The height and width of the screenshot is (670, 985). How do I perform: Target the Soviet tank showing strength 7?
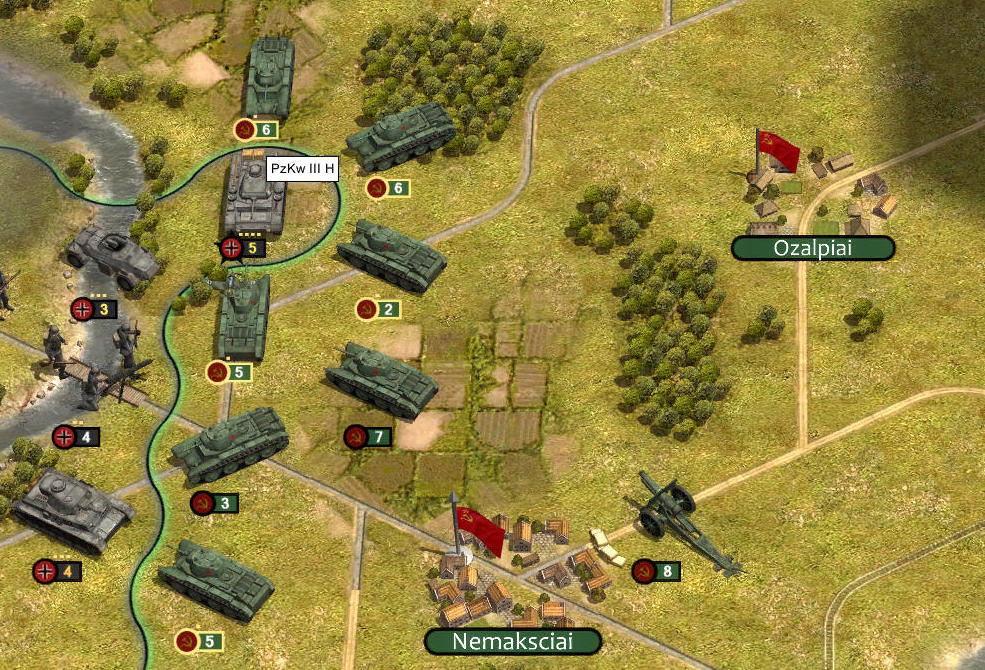(x=380, y=380)
